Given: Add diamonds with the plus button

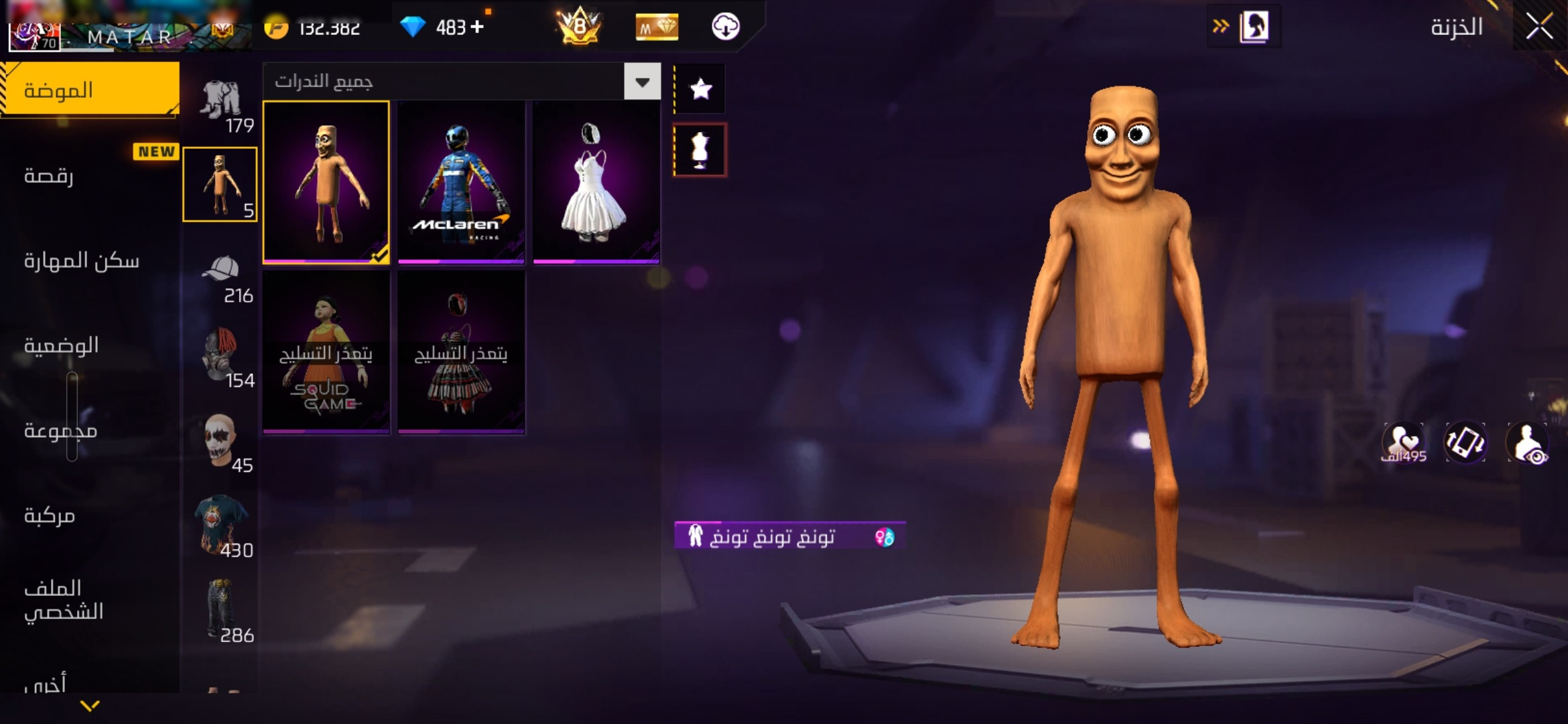Looking at the screenshot, I should 477,27.
